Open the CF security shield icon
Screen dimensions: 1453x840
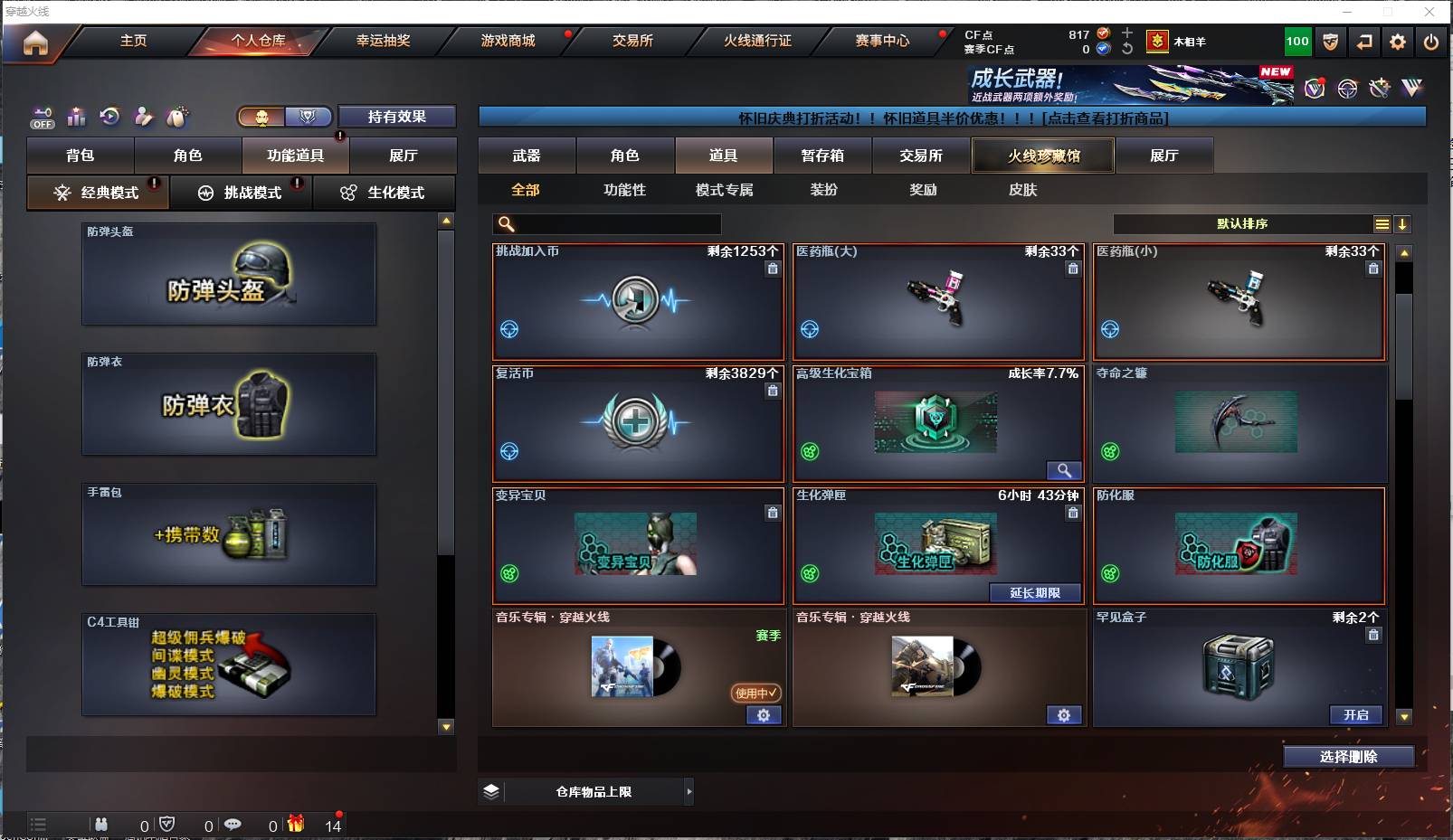click(1330, 41)
